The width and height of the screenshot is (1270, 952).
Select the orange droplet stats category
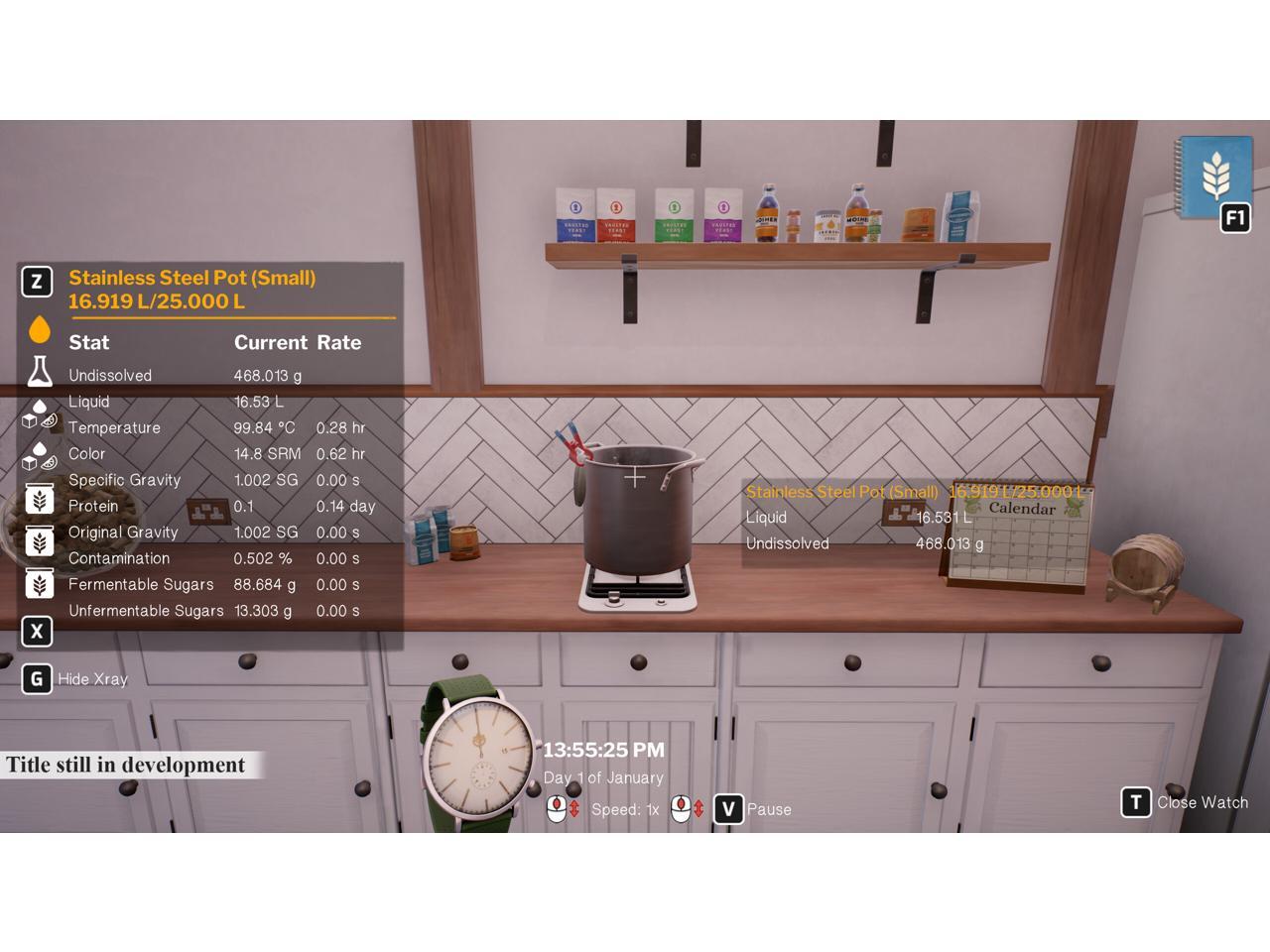(x=40, y=329)
